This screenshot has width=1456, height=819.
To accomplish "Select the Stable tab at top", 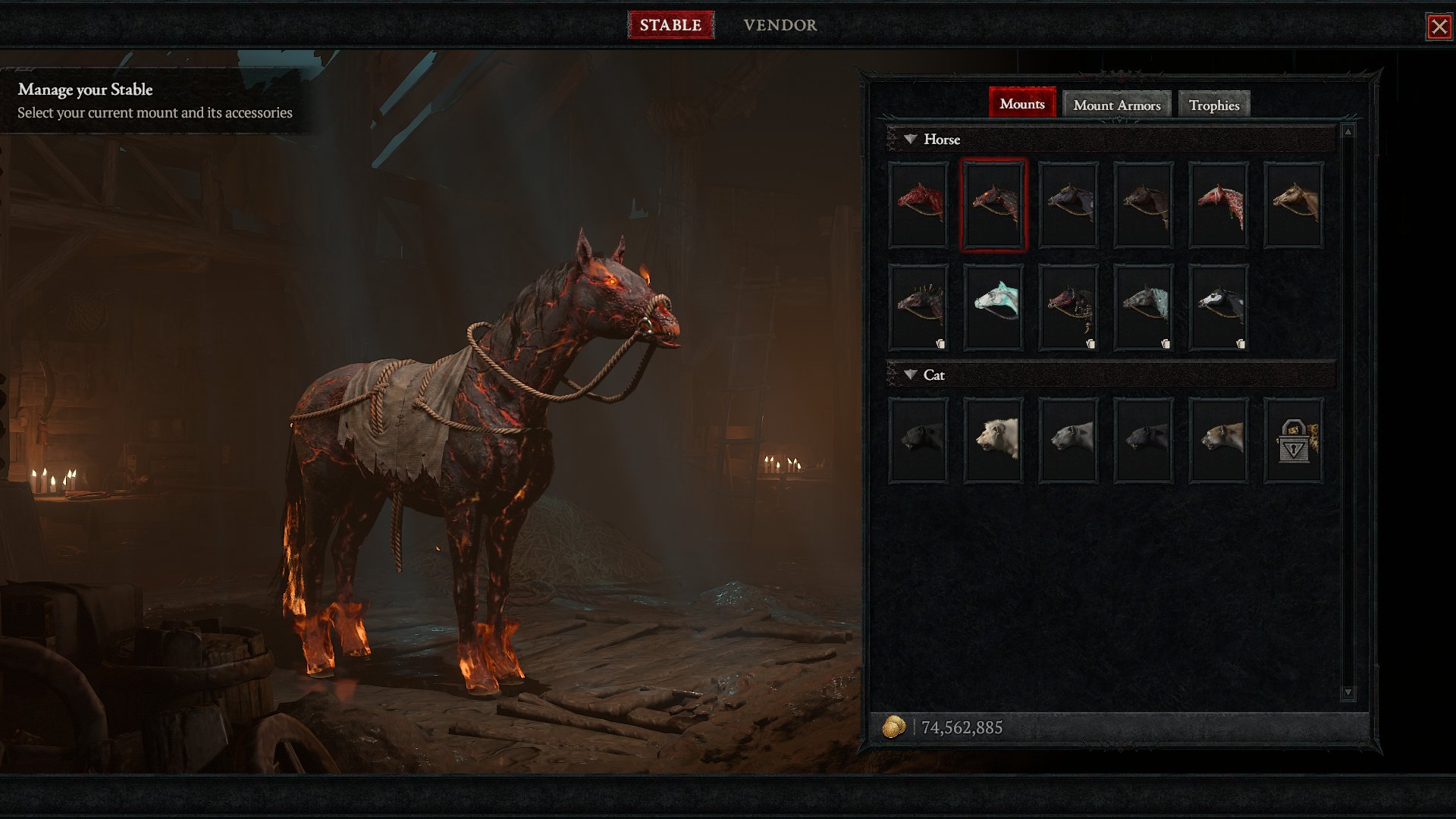I will point(670,25).
